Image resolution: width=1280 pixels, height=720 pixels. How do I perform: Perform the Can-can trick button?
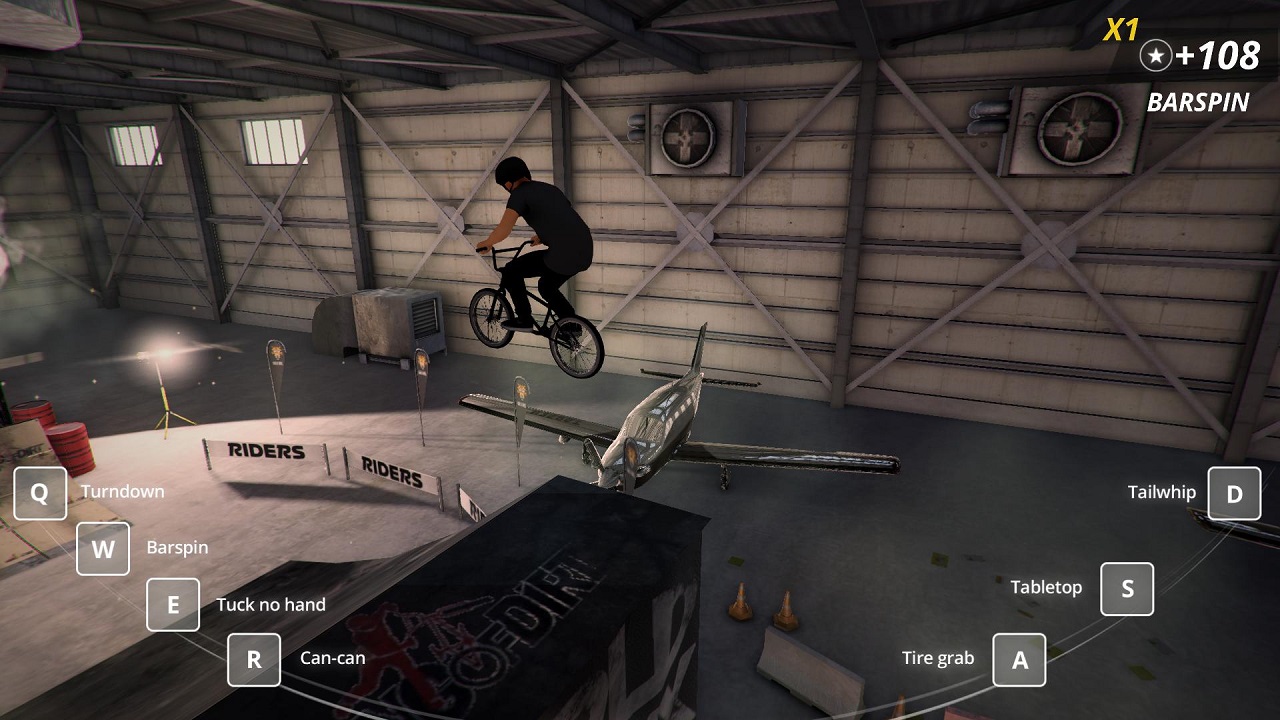(x=254, y=660)
